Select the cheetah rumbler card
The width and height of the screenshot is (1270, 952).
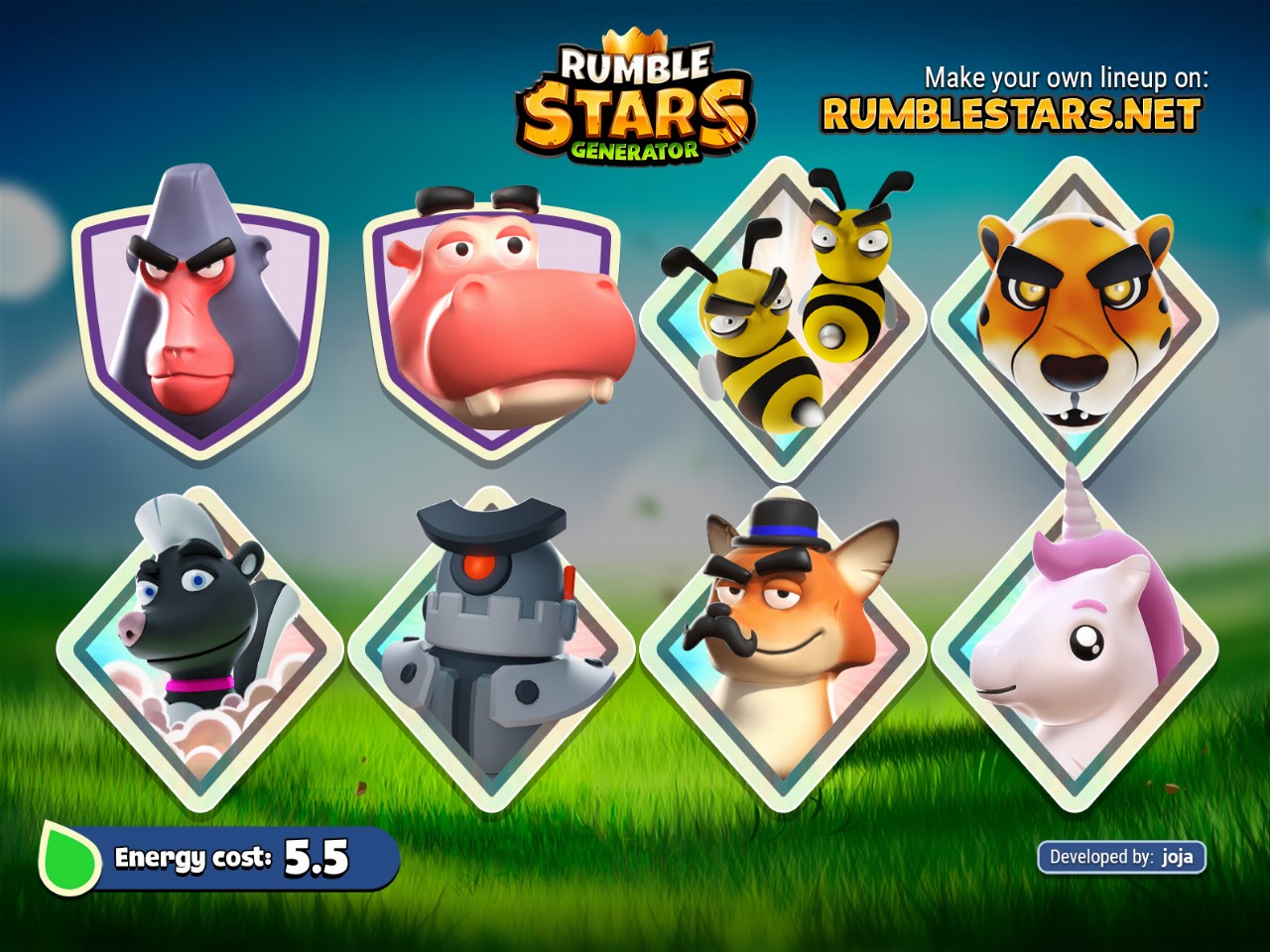(x=1075, y=317)
